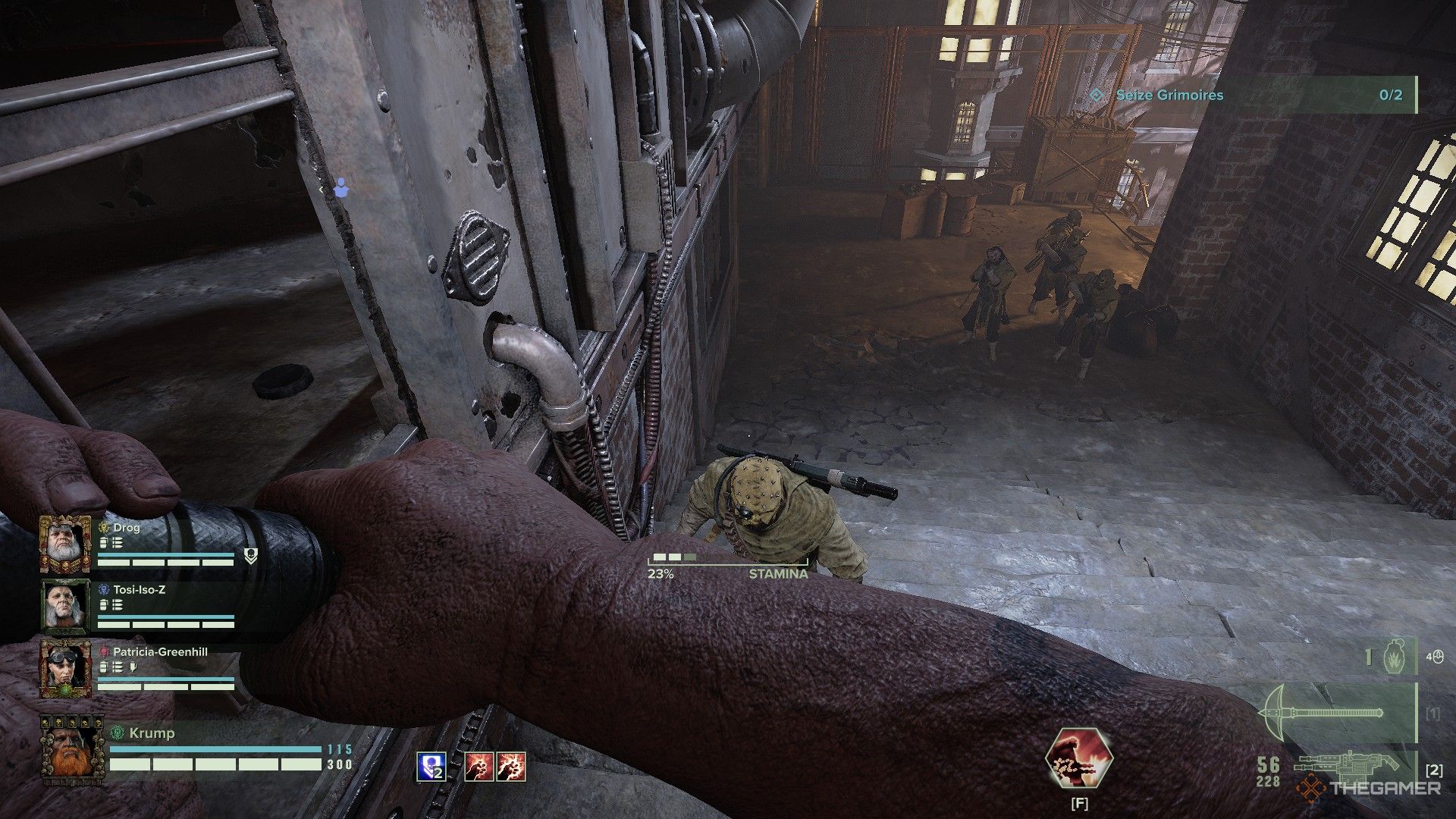The height and width of the screenshot is (819, 1456).
Task: Click the blue buff icon with stack 2
Action: [x=430, y=767]
